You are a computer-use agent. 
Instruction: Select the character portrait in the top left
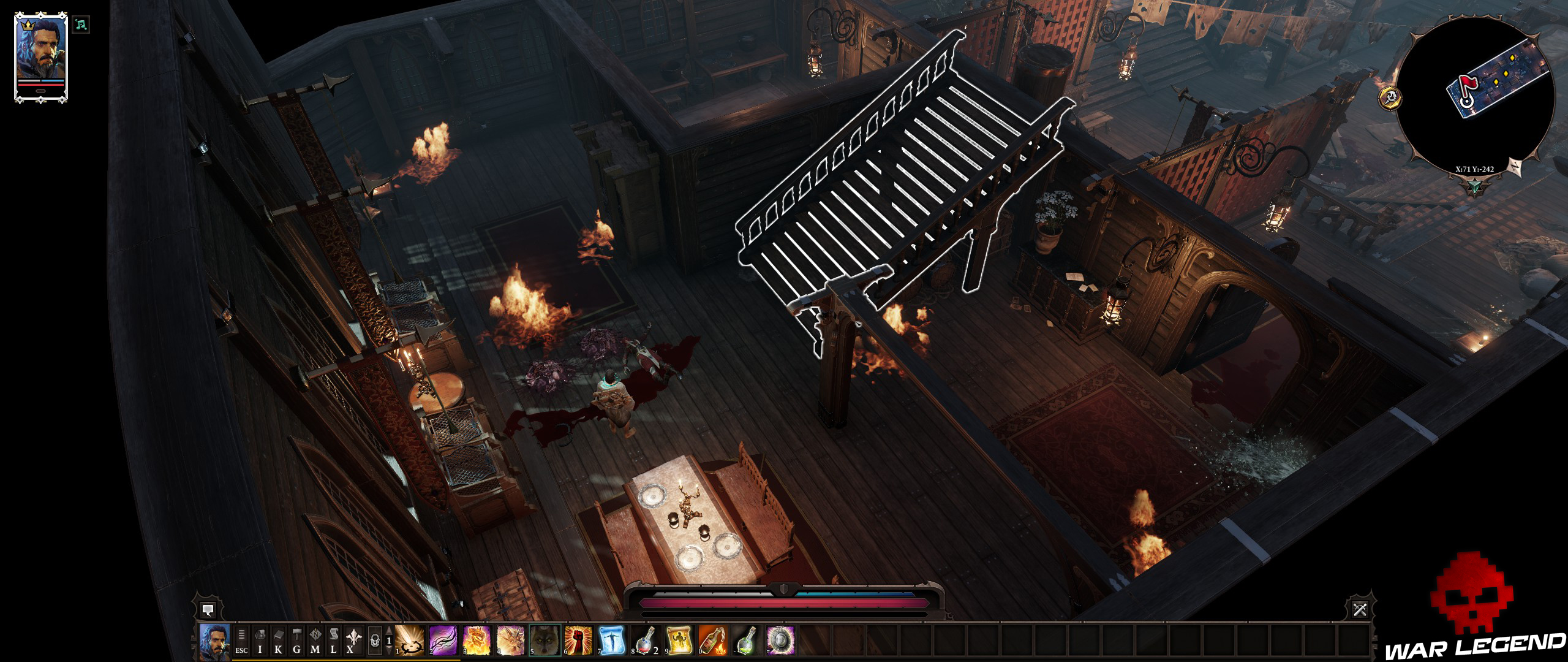tap(40, 52)
